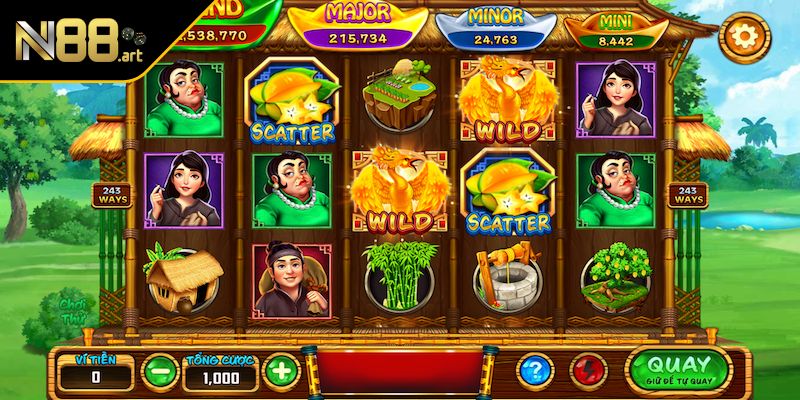Increase total bet with the plus button

(280, 372)
